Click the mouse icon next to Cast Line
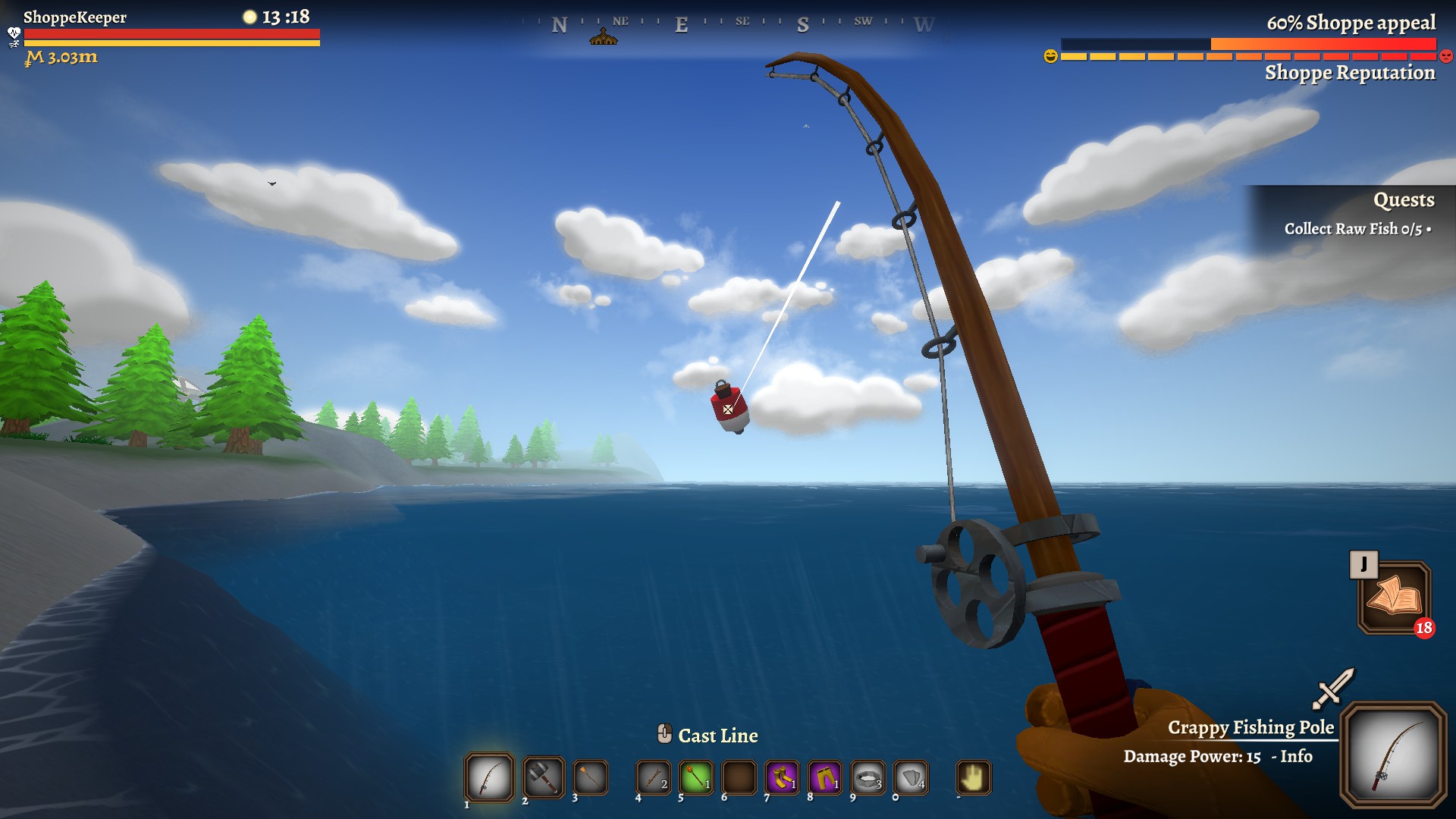 tap(666, 734)
